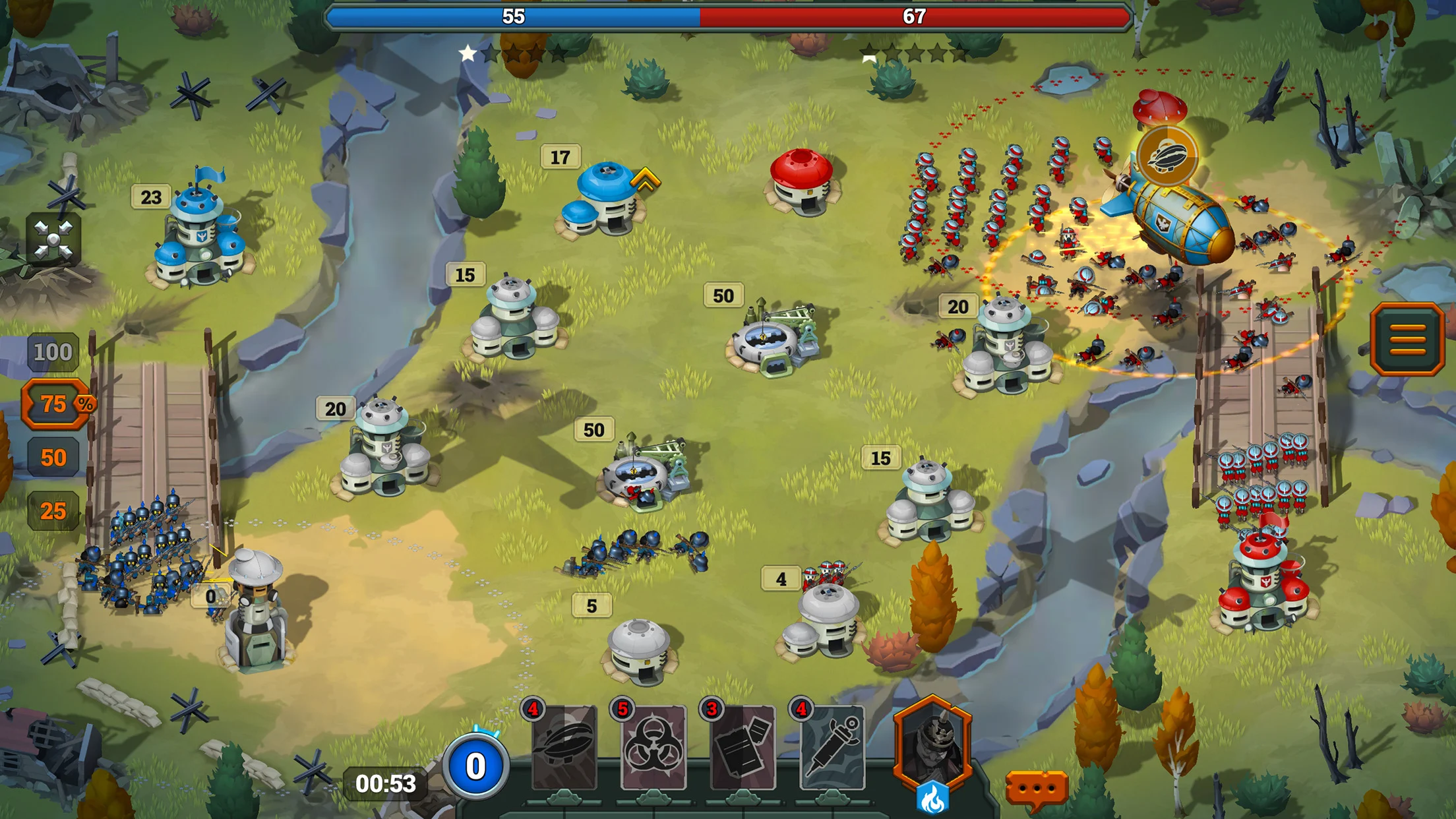Image resolution: width=1456 pixels, height=819 pixels.
Task: Open the orange chat bubble button
Action: click(1036, 789)
